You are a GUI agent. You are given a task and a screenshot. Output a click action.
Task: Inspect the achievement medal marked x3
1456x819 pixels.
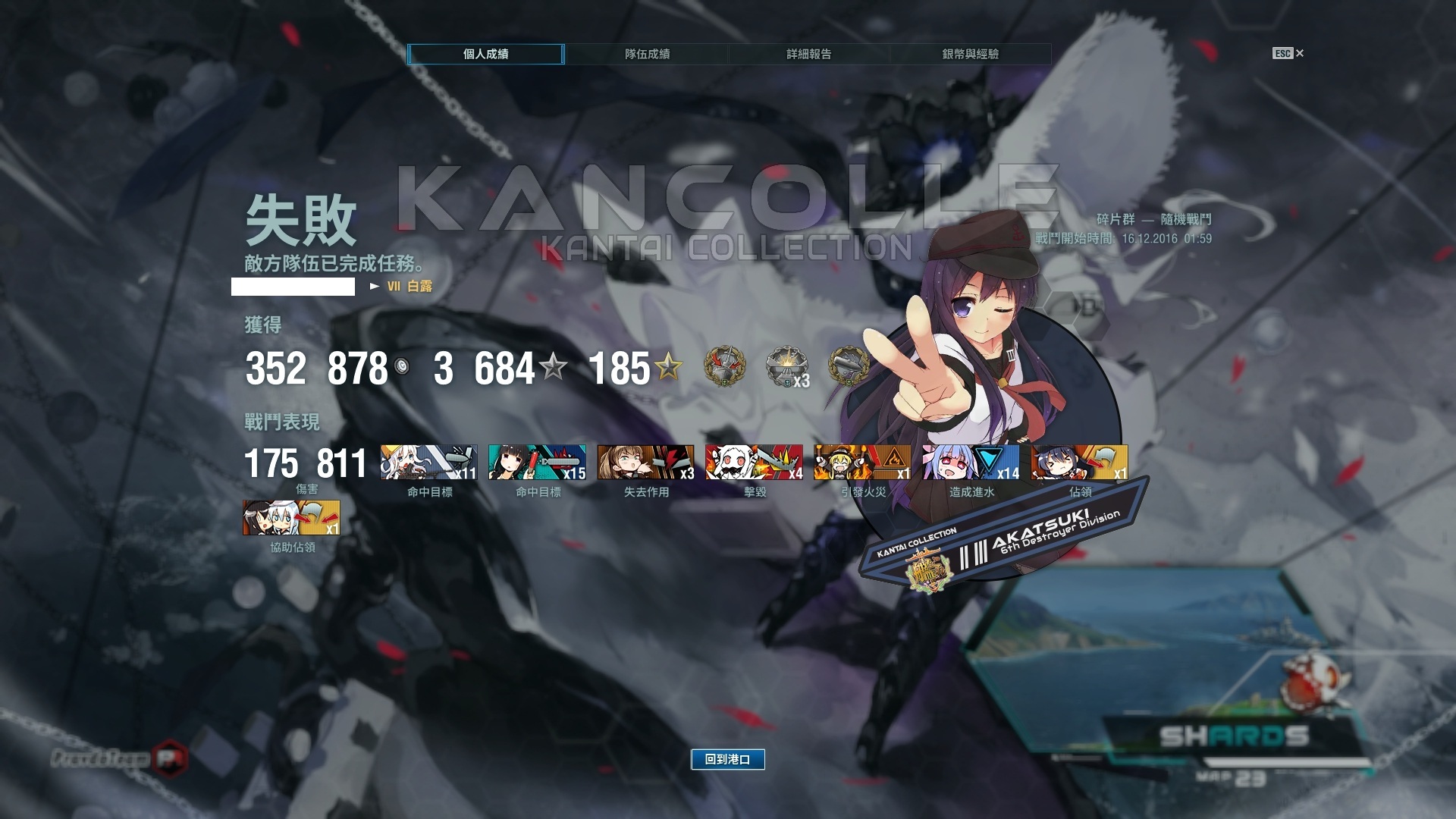(786, 368)
